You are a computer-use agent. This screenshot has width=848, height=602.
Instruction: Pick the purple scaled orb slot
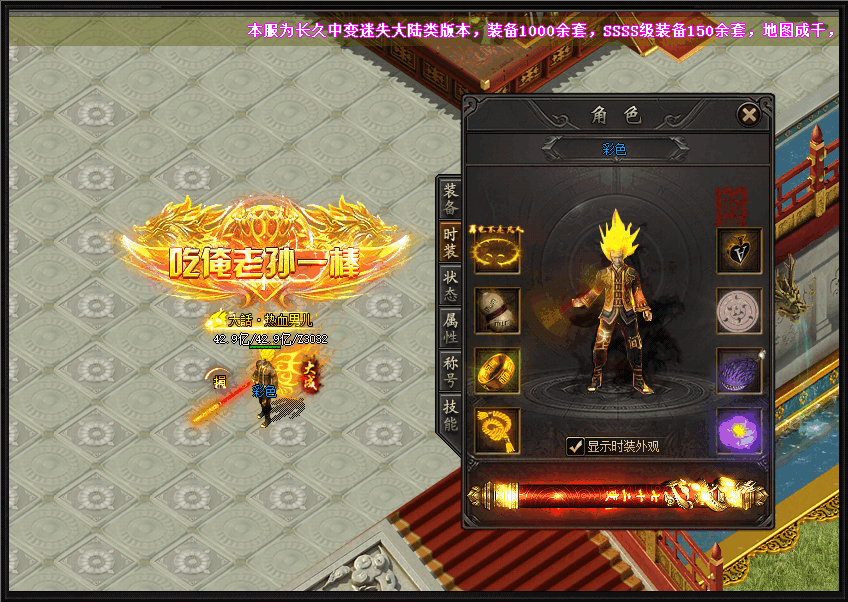point(739,370)
